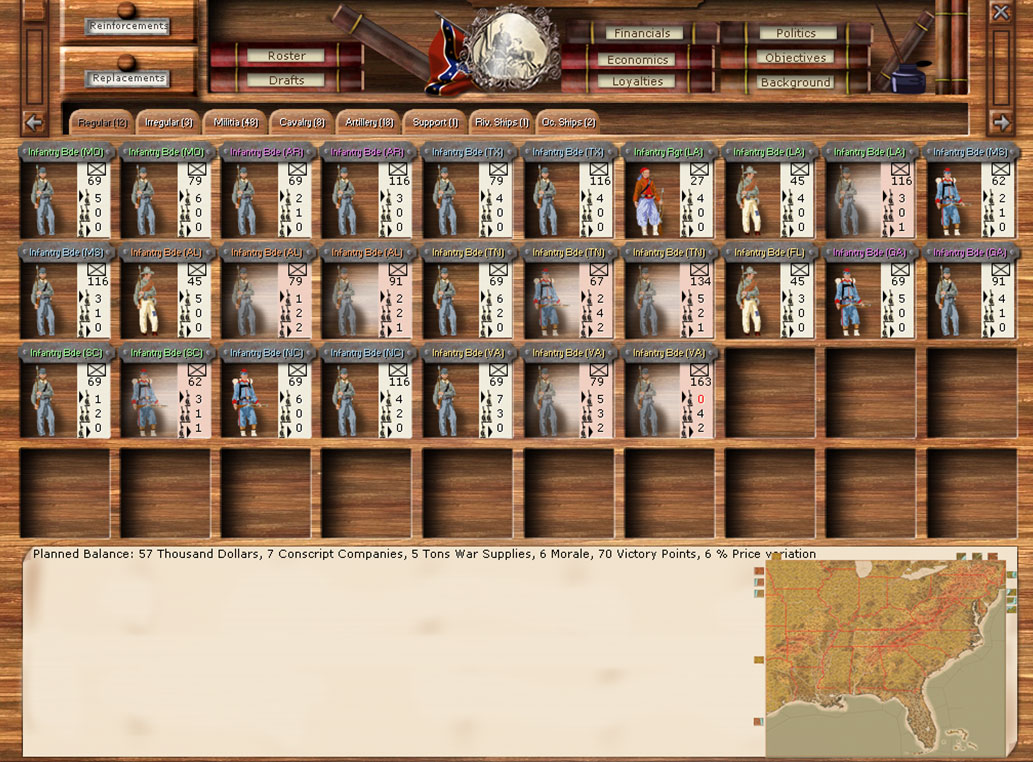Open the Support units tab
1033x762 pixels.
(x=434, y=122)
